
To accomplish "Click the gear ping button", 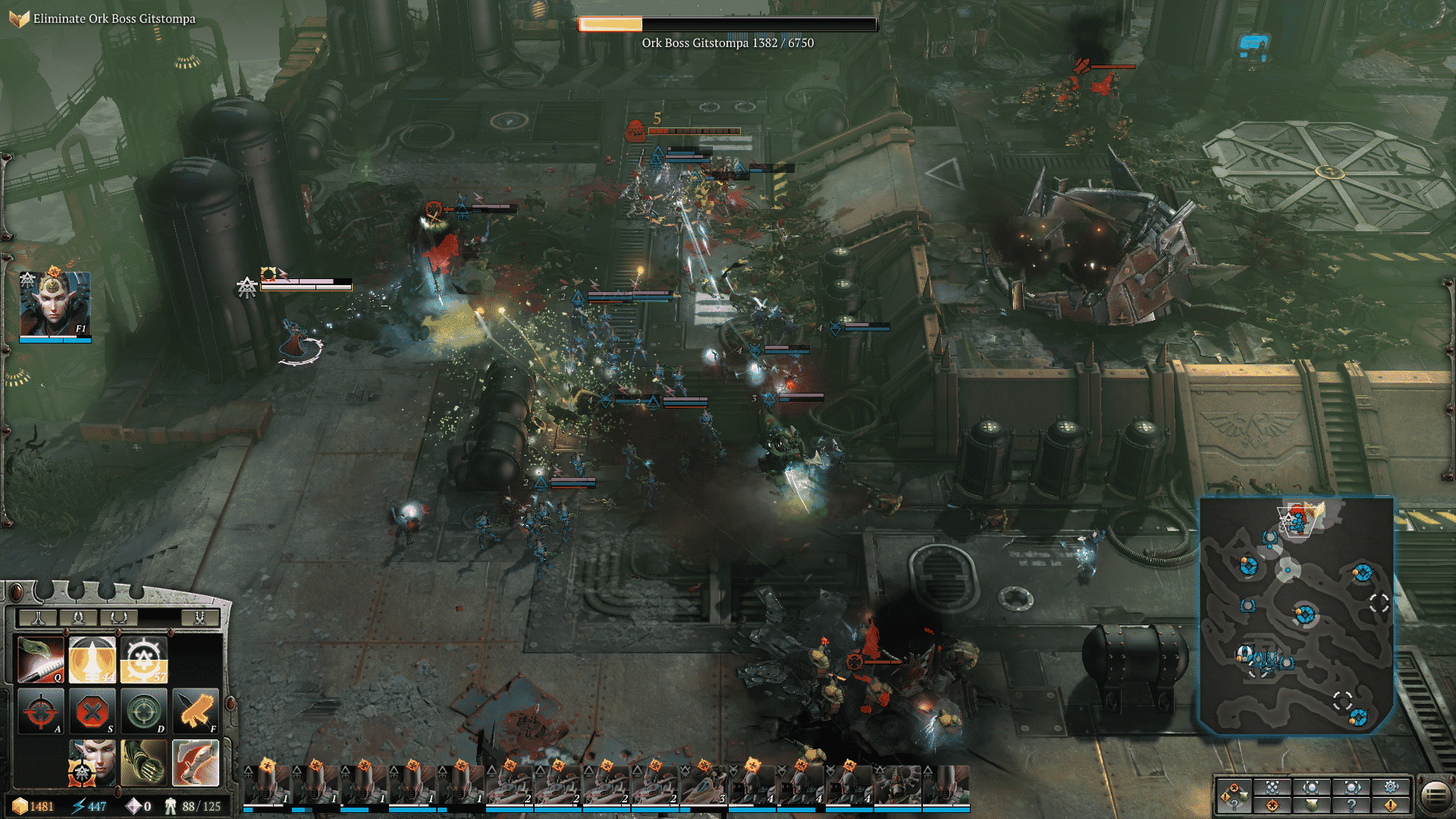I will point(1391,786).
